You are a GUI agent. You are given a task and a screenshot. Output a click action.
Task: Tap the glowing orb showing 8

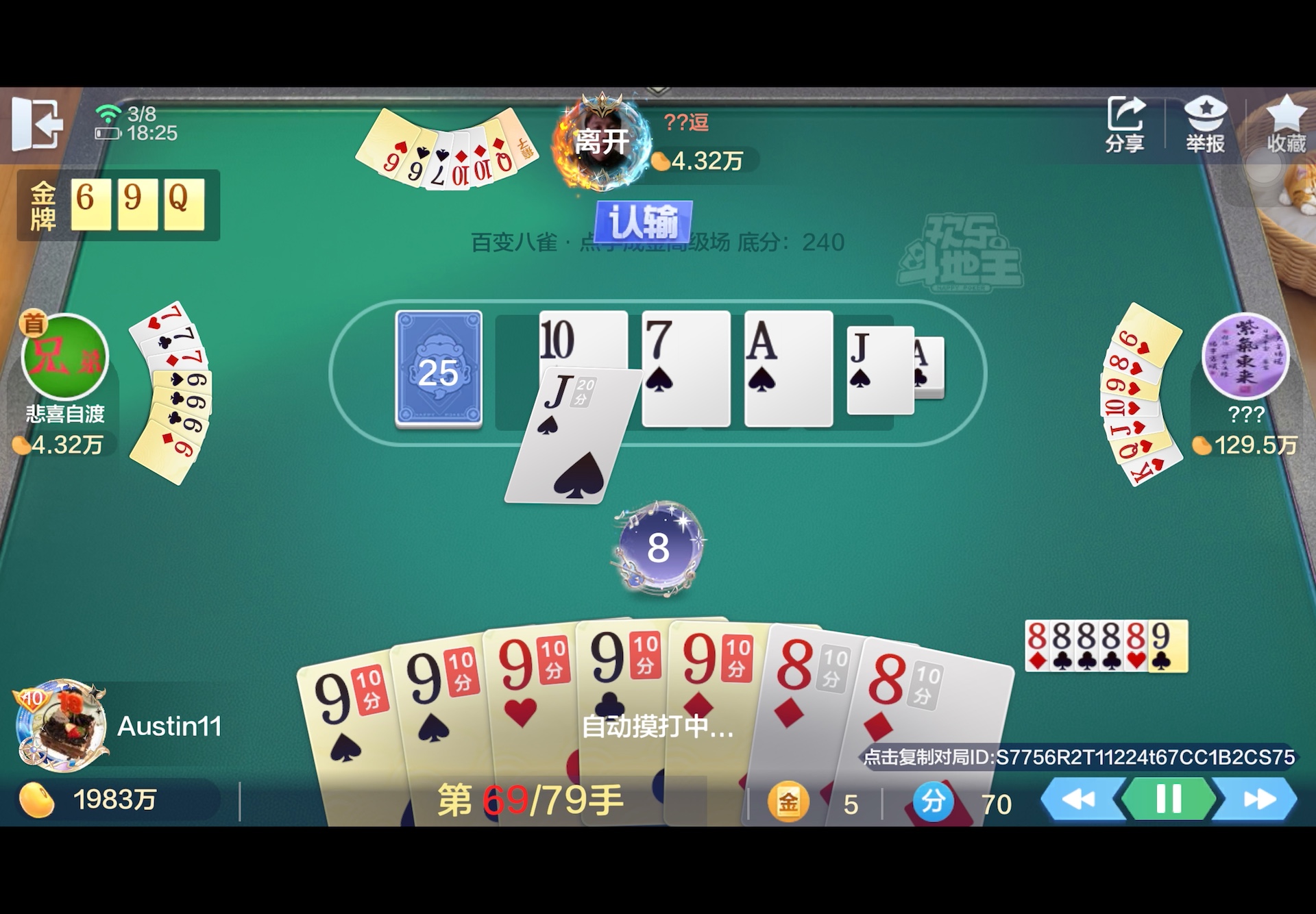click(x=657, y=547)
